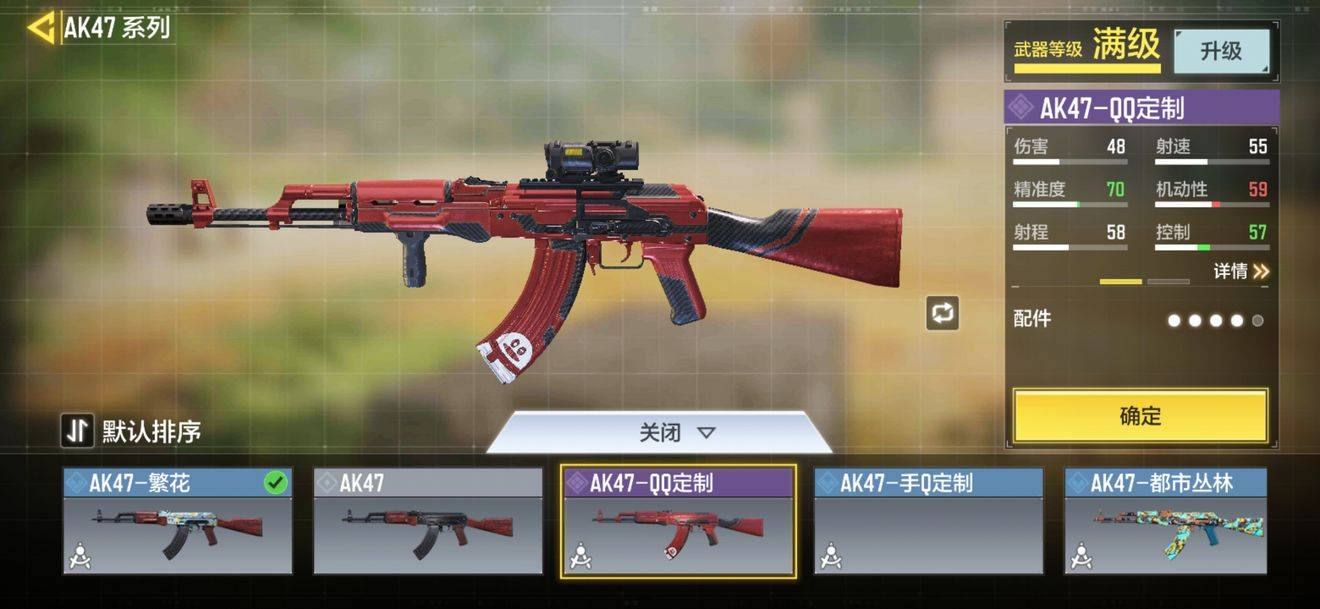Click the swap/rotate weapon view icon
Screen dimensions: 1320x609
(942, 313)
